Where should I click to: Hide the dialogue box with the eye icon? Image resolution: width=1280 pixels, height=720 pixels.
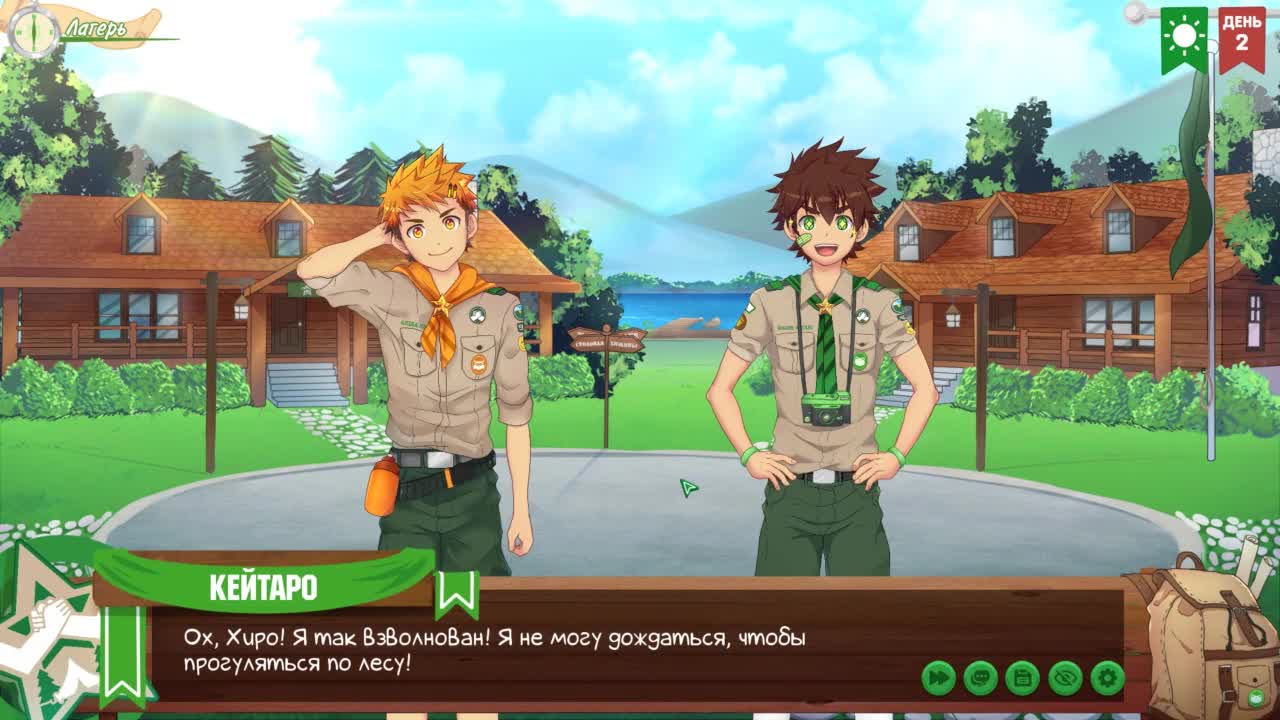coord(1065,678)
